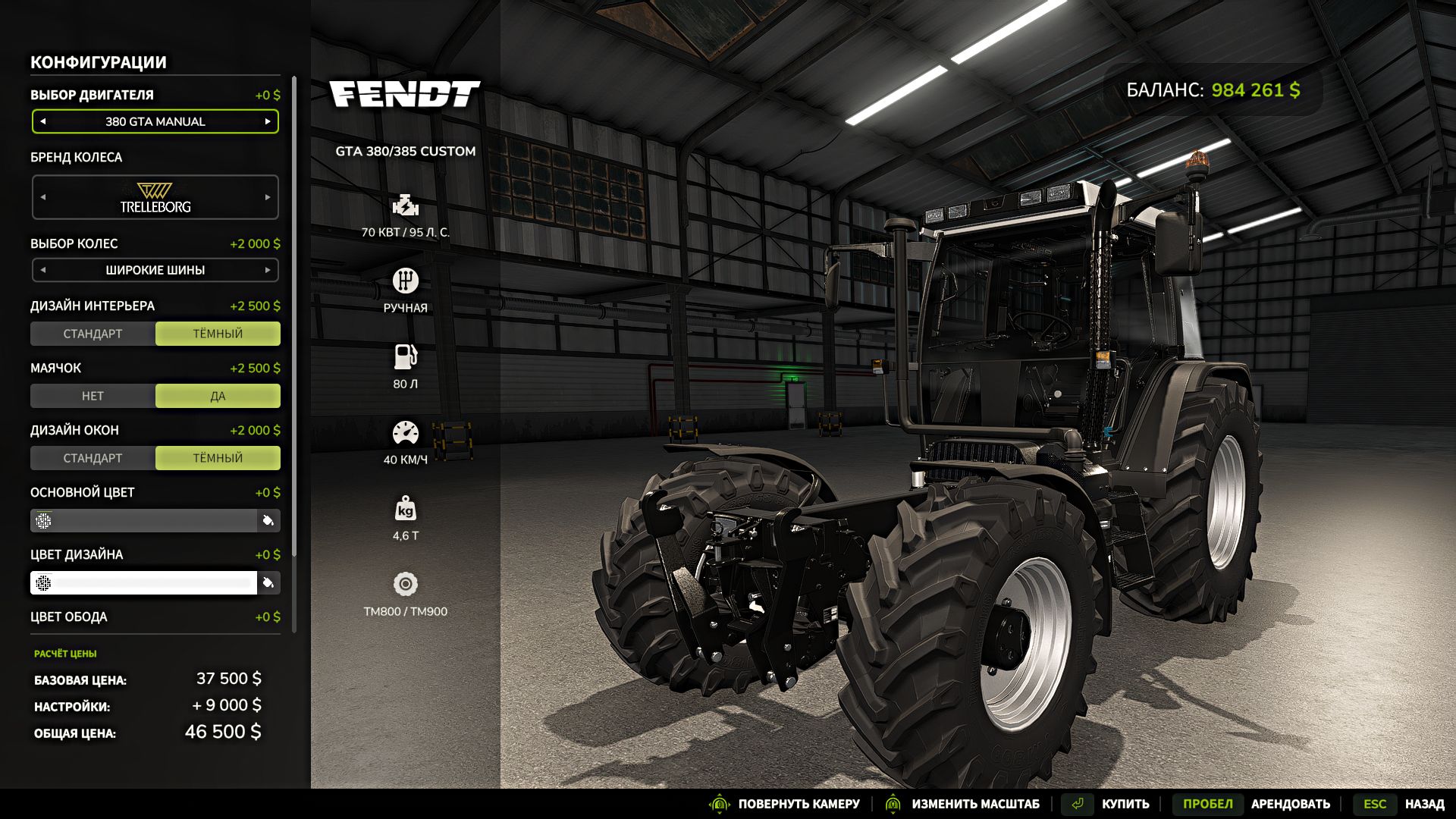Buy the tractor with Купить

click(1125, 804)
